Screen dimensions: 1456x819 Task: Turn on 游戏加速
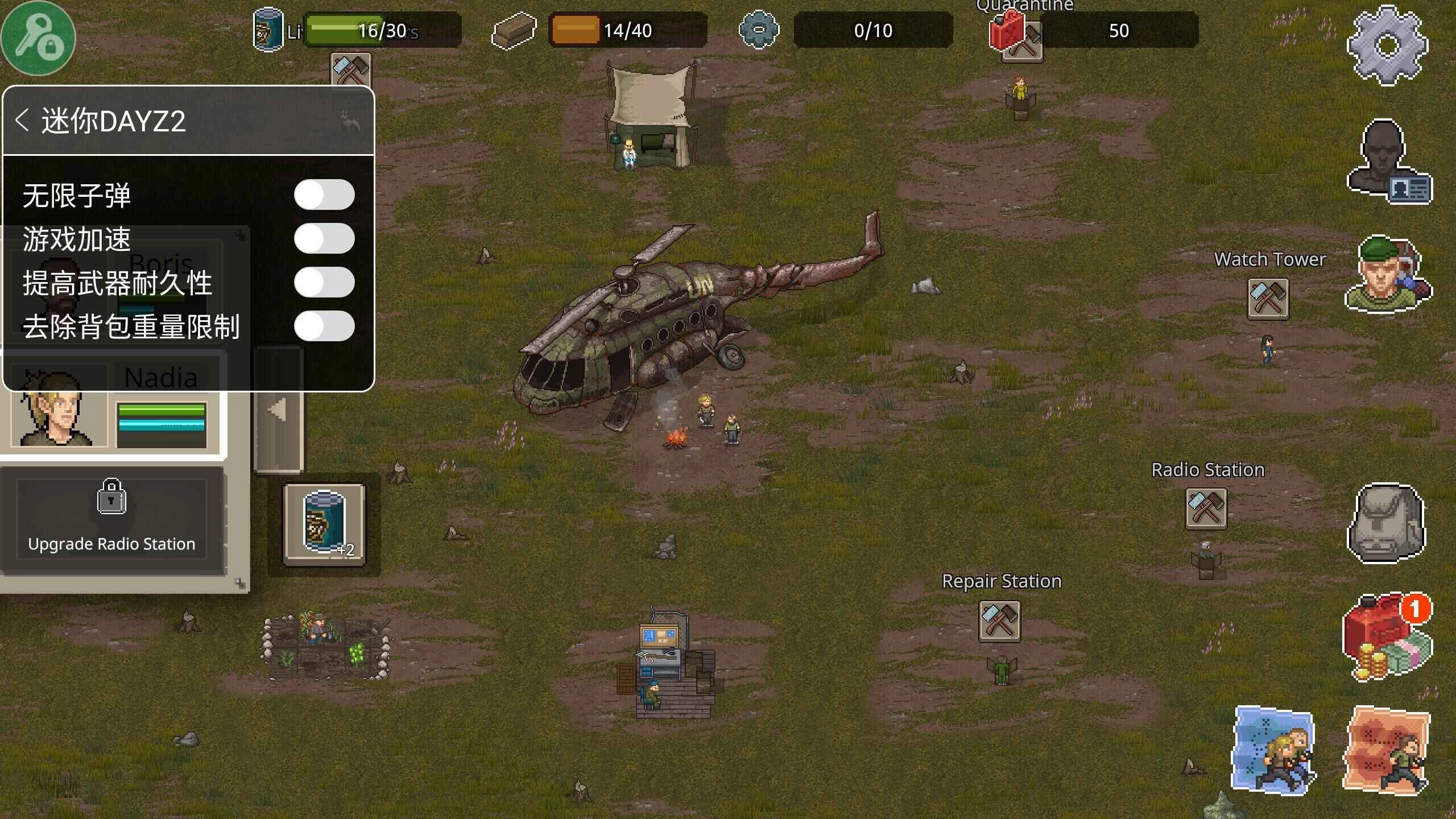tap(325, 238)
